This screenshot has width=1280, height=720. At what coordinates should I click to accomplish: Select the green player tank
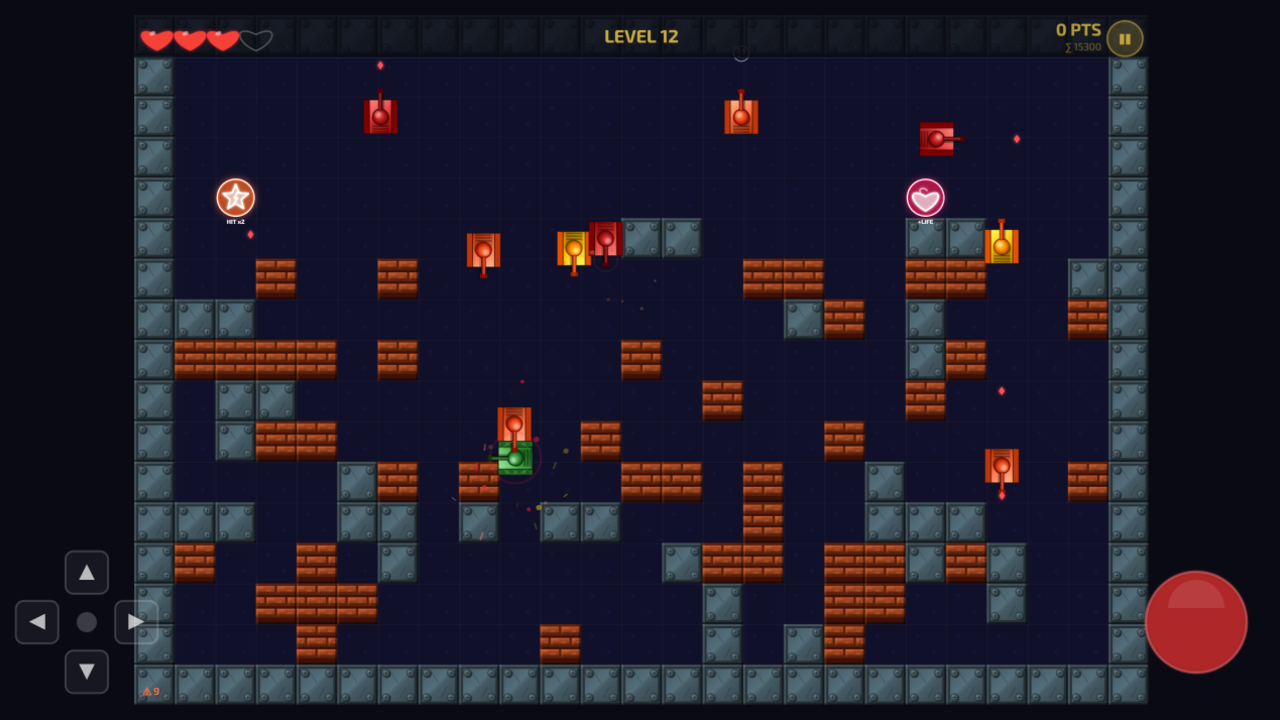click(x=513, y=460)
